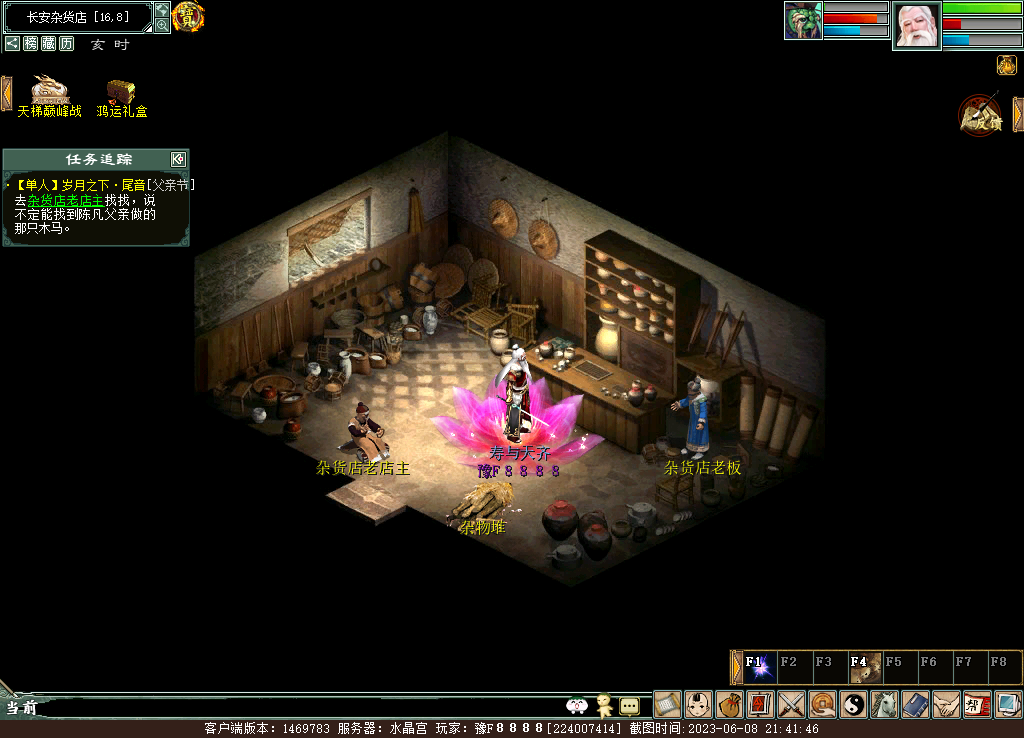
Task: Open the flaming 宝 treasure shop icon
Action: (188, 17)
